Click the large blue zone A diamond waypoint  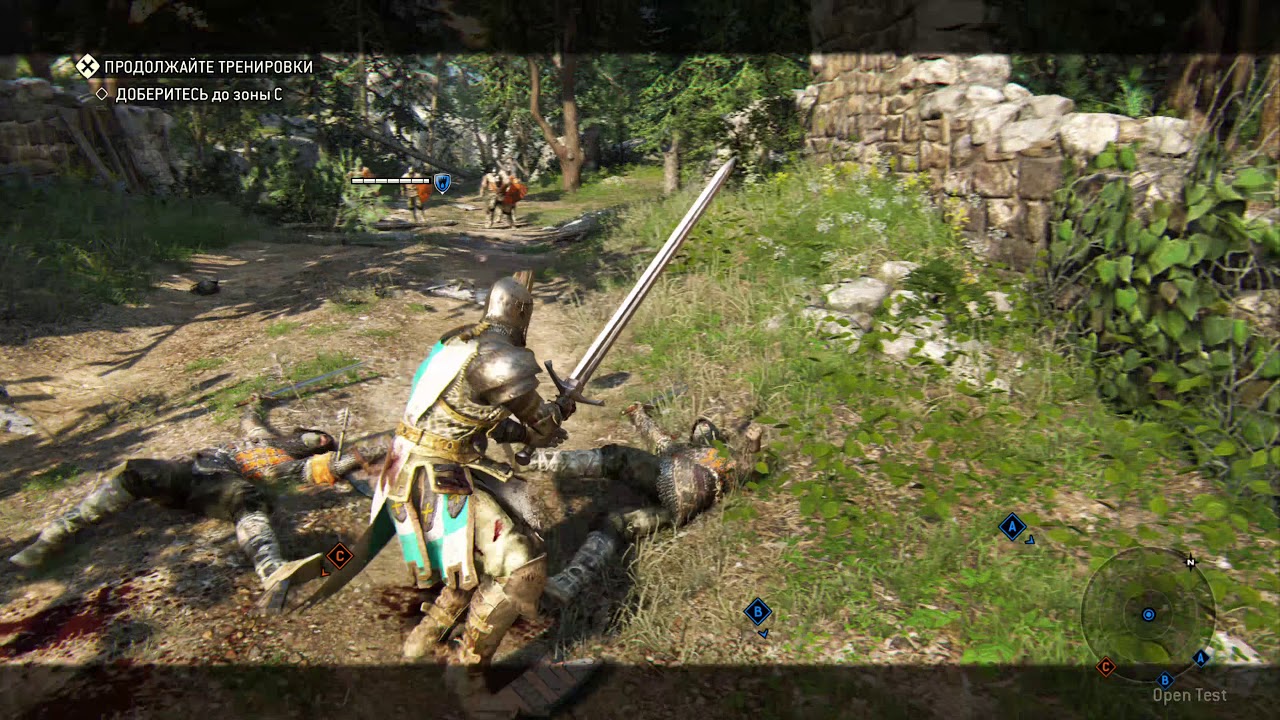1012,526
